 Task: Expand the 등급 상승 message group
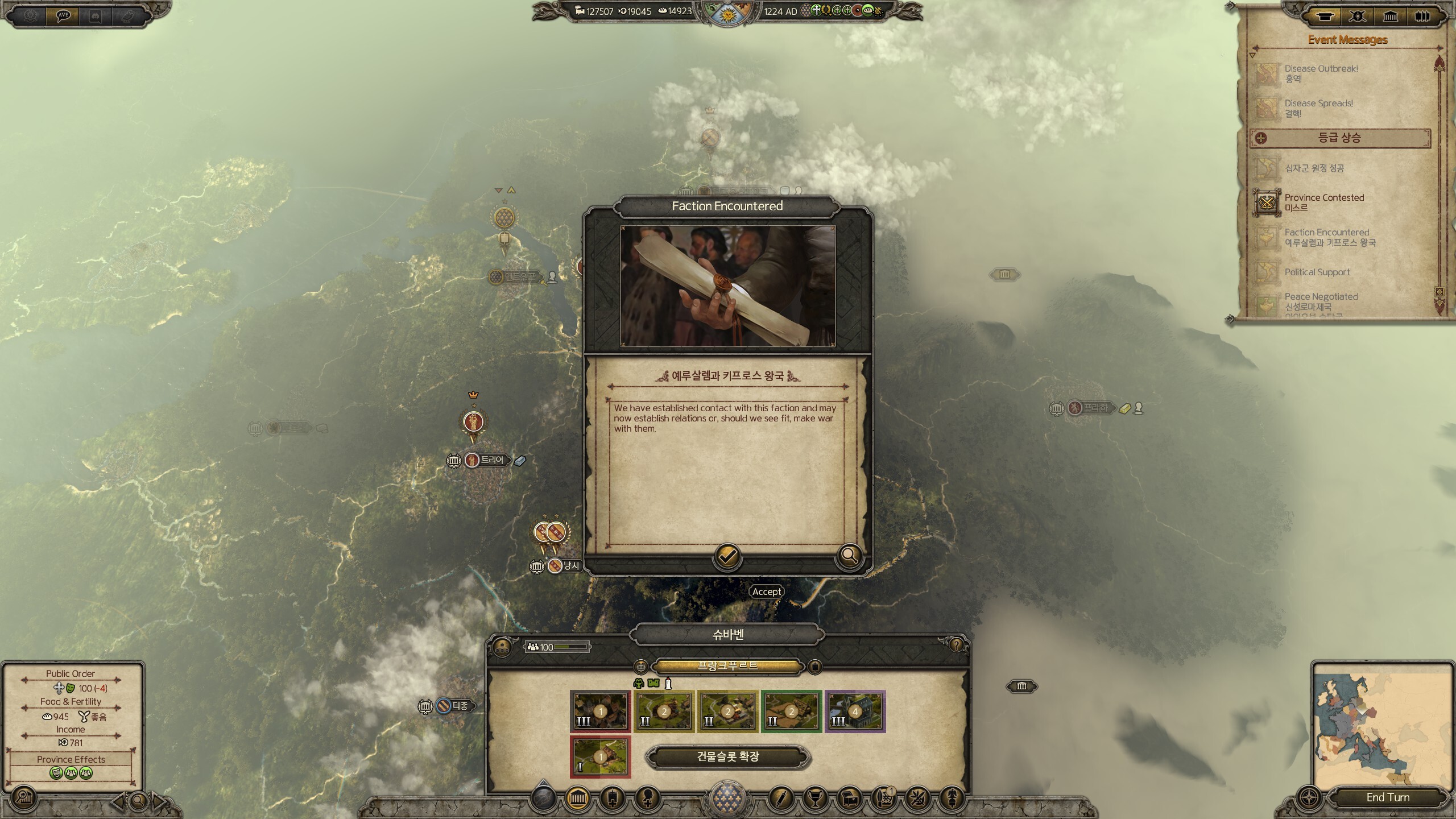(x=1339, y=138)
